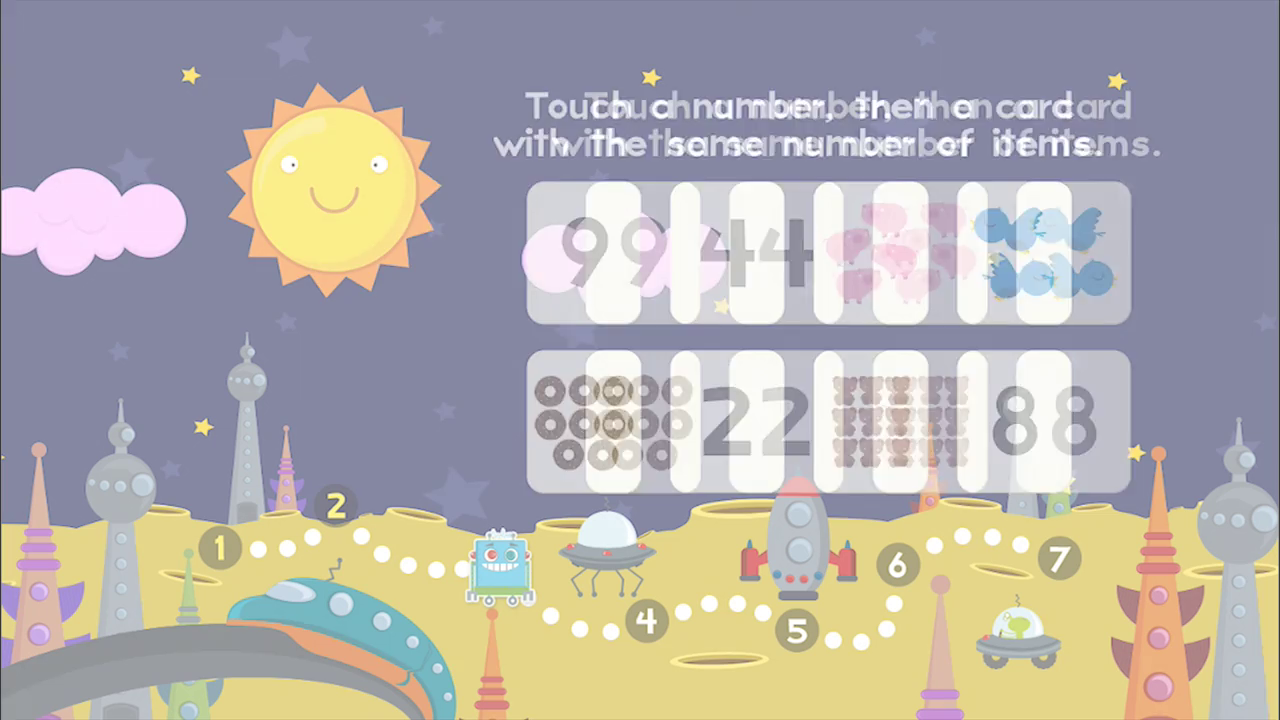Select the robot character on the path
The width and height of the screenshot is (1280, 720).
(x=500, y=565)
